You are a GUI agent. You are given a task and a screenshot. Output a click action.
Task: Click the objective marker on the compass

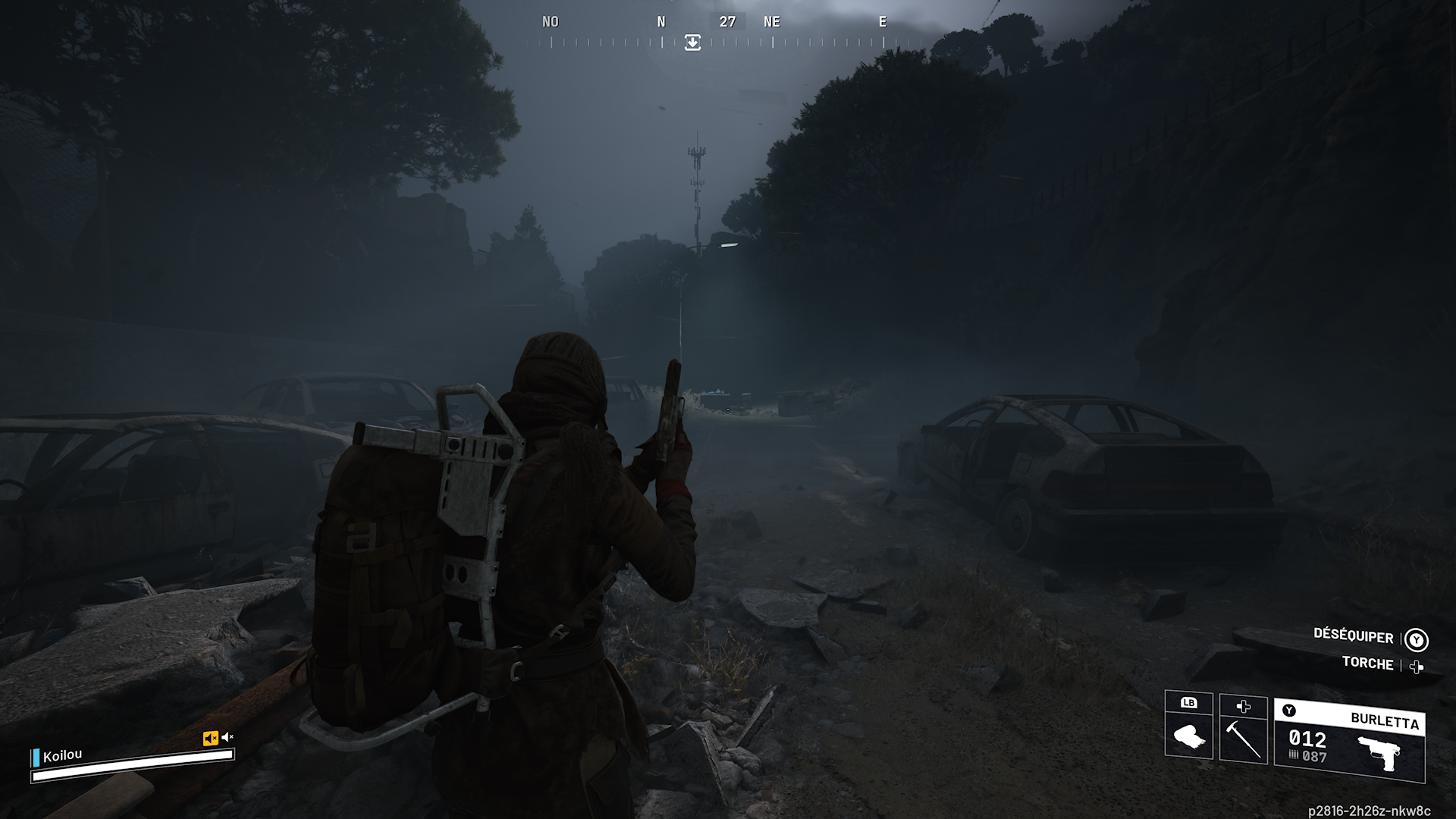pos(692,42)
